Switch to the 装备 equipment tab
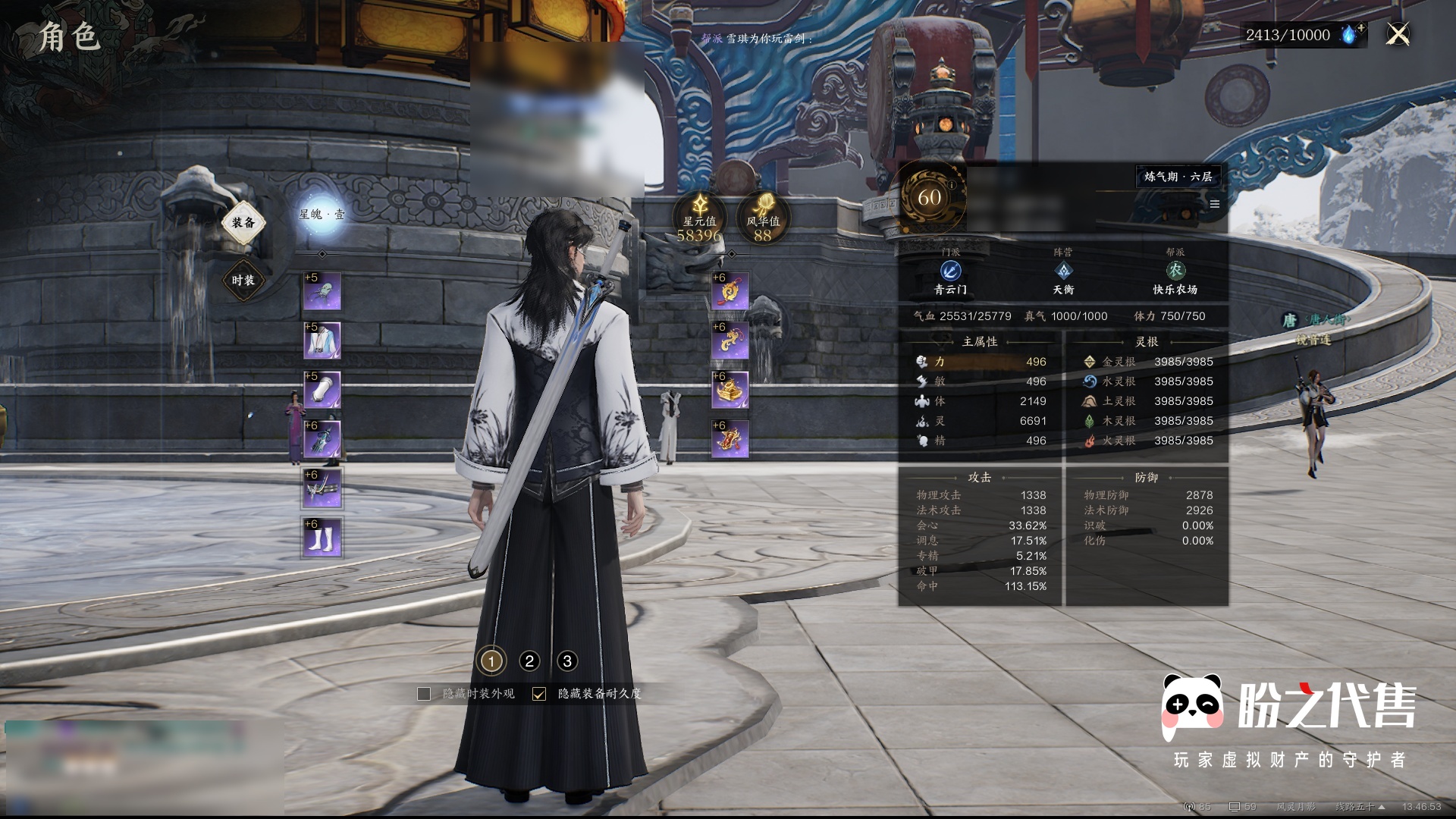This screenshot has height=819, width=1456. click(243, 222)
